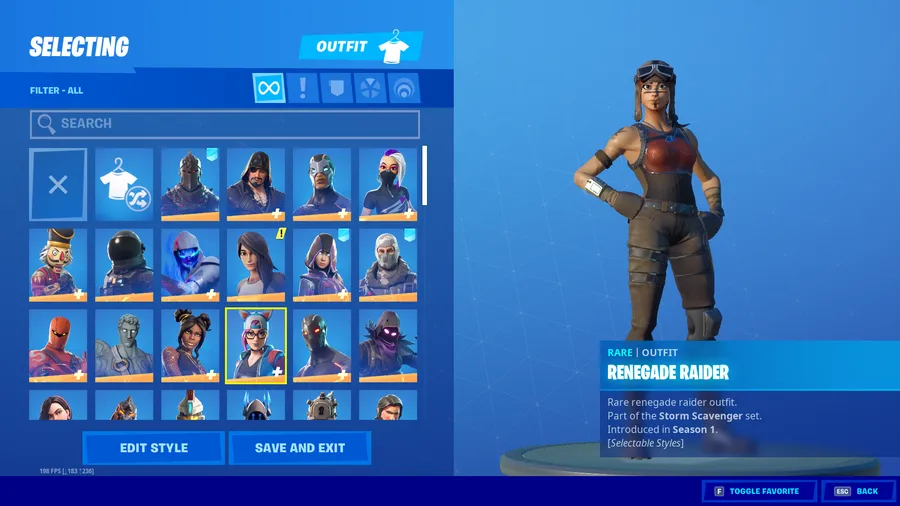Viewport: 900px width, 506px height.
Task: Select the random outfit shuffle tile
Action: tap(124, 184)
